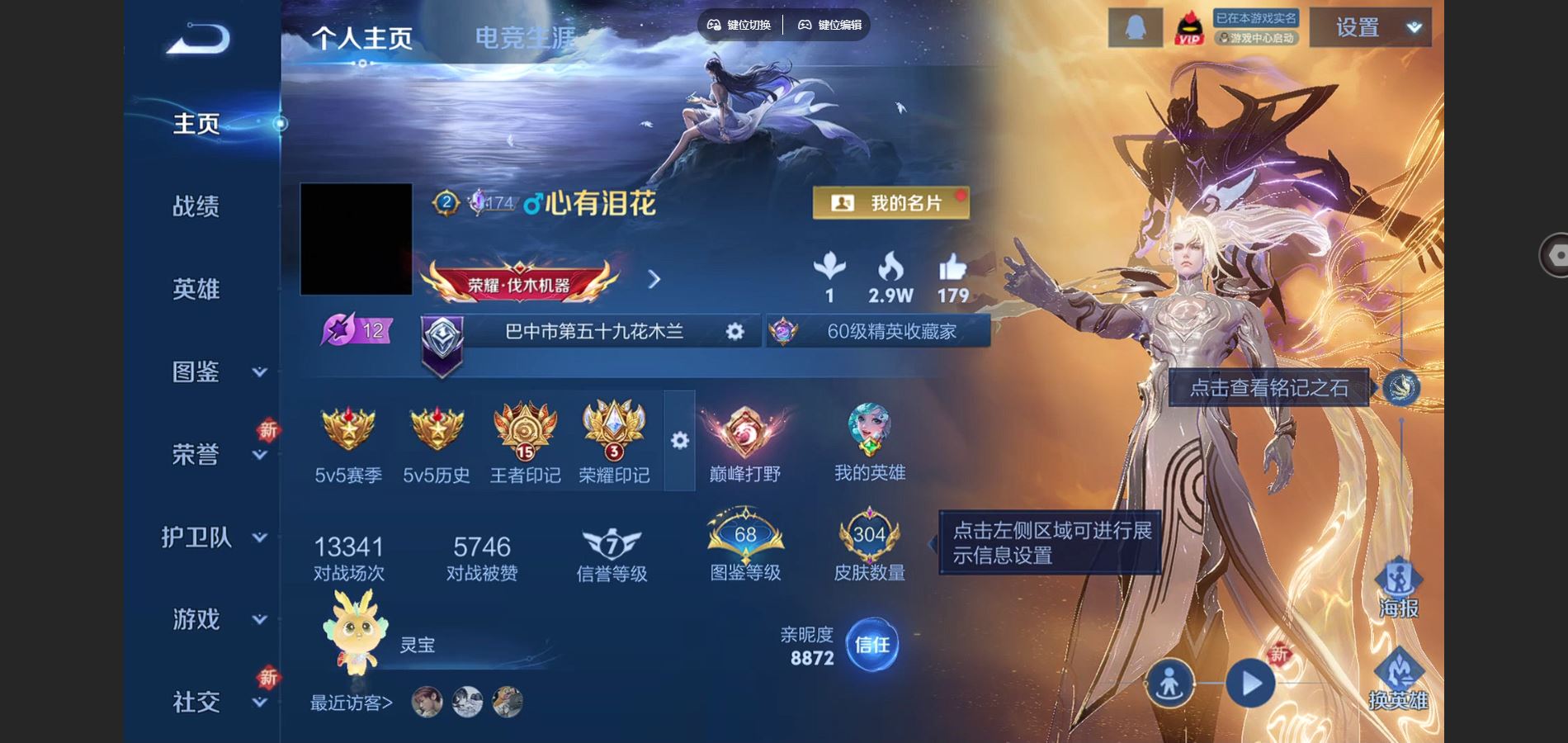The width and height of the screenshot is (1568, 743).
Task: Open the gear beside 巴中市第五十九花木兰 title
Action: [733, 331]
